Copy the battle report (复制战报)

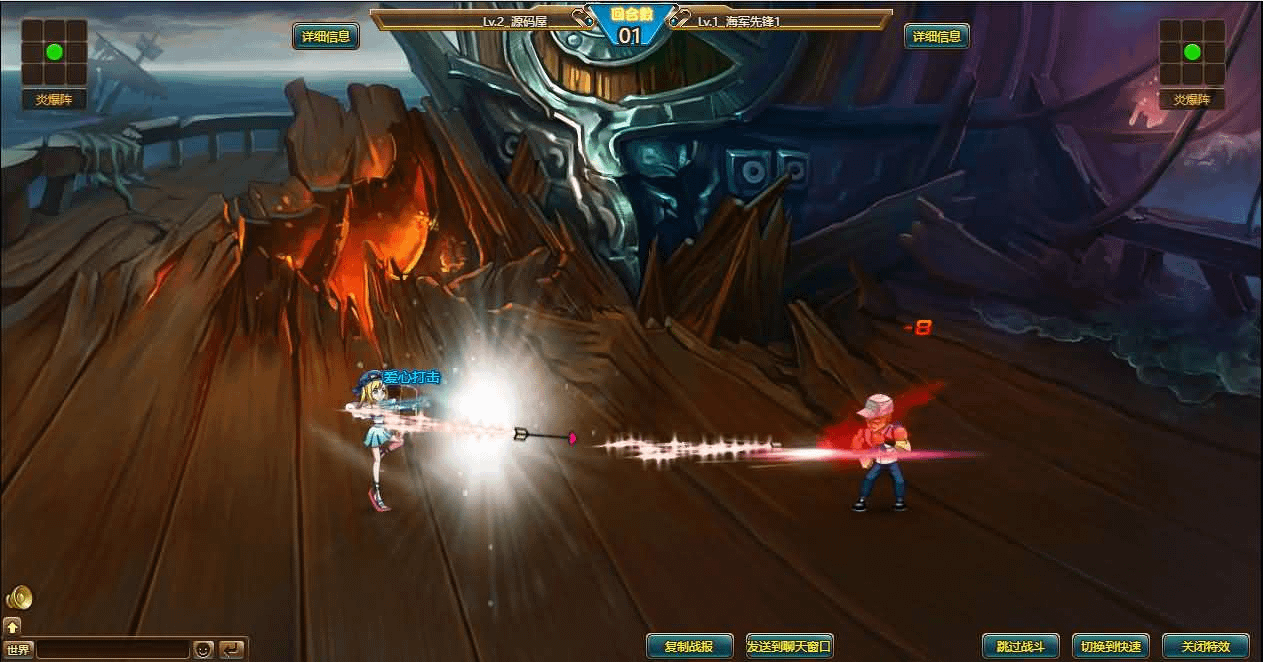(689, 646)
